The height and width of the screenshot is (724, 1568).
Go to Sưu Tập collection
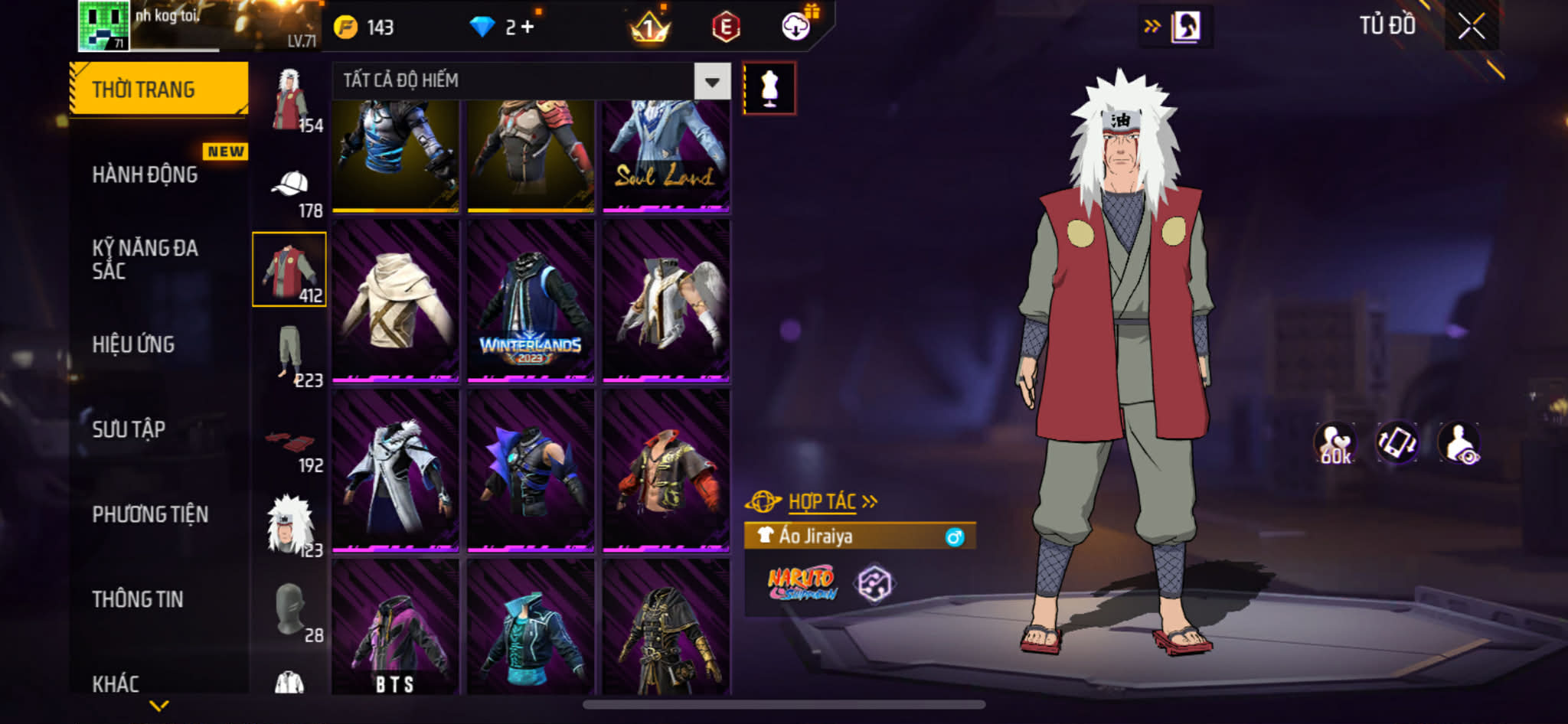pyautogui.click(x=129, y=429)
